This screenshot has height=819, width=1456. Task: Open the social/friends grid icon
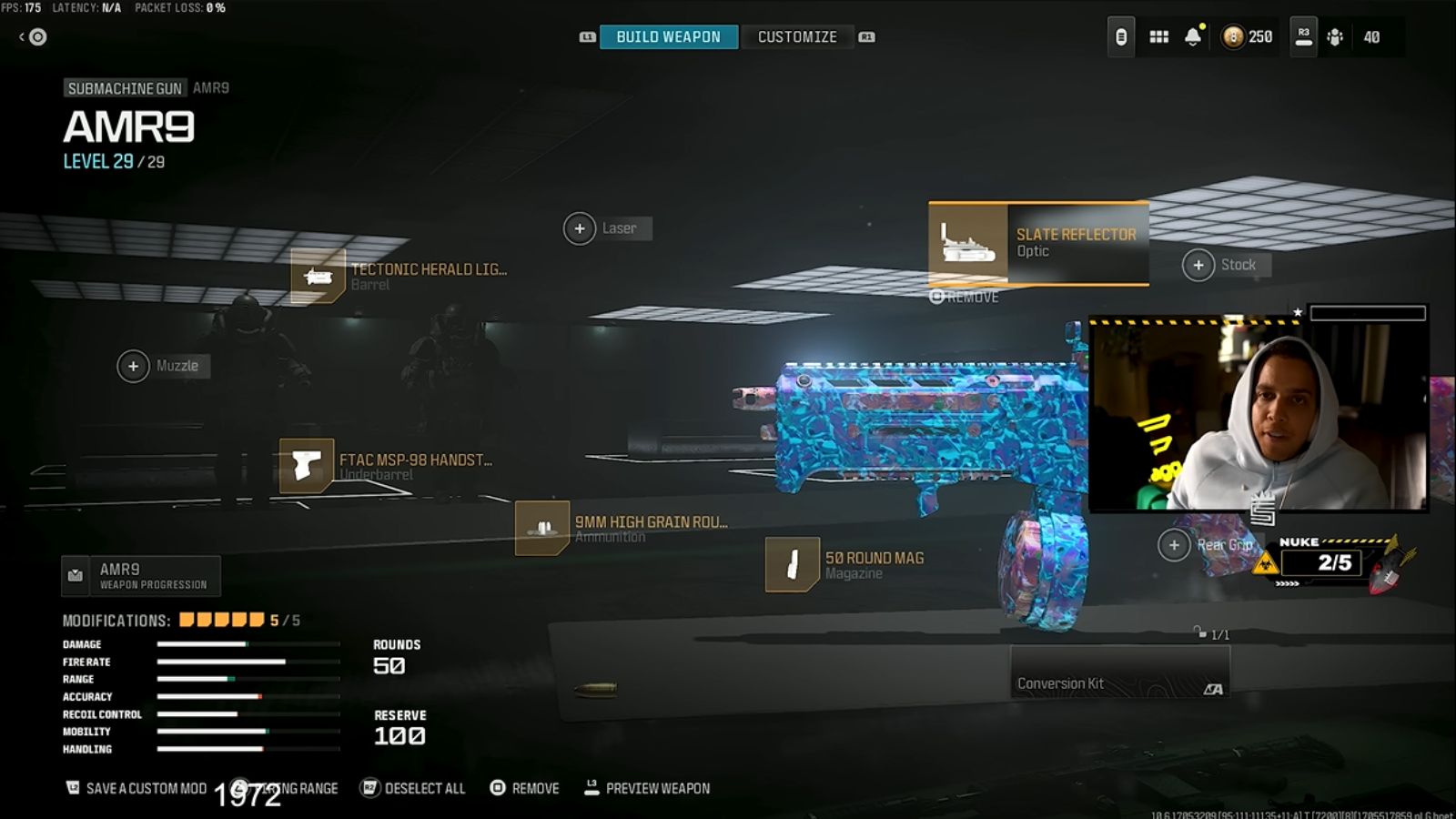[1158, 36]
